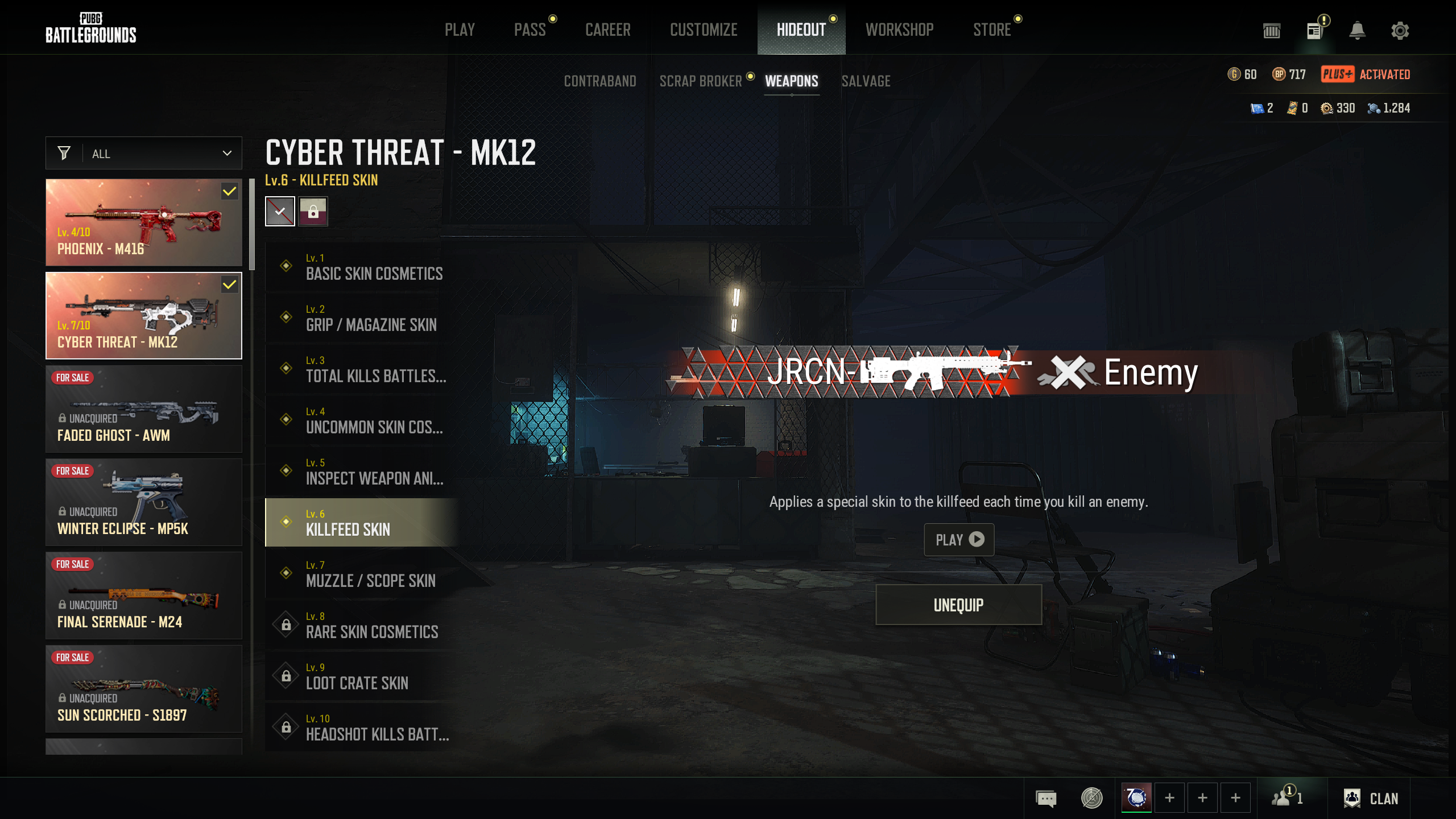Screen dimensions: 1456x819
Task: Switch to the Scrap Broker sub-tab
Action: 701,81
